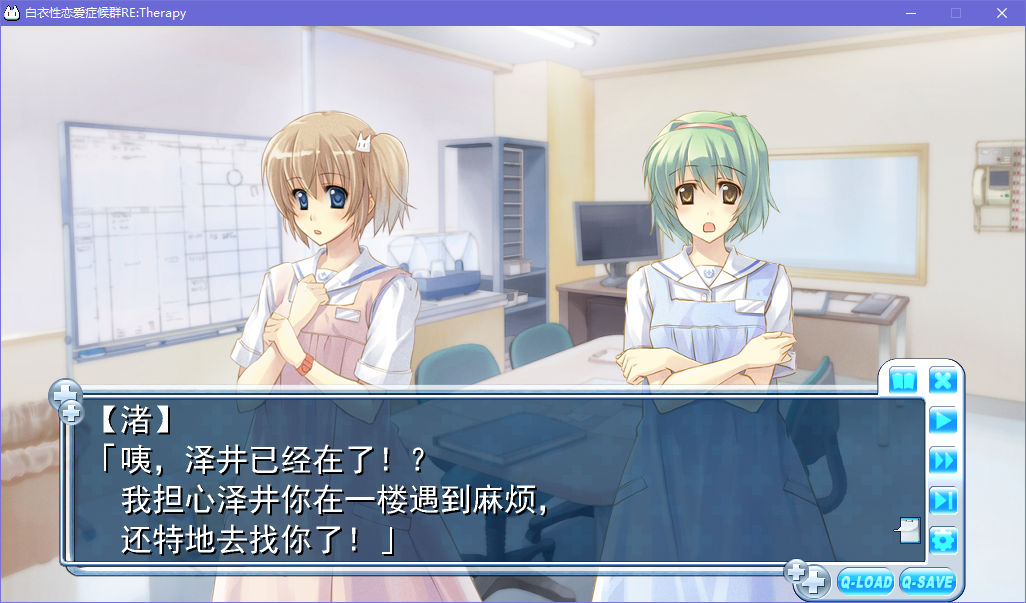Screen dimensions: 1026x603
Task: Close the game window
Action: pyautogui.click(x=1001, y=13)
